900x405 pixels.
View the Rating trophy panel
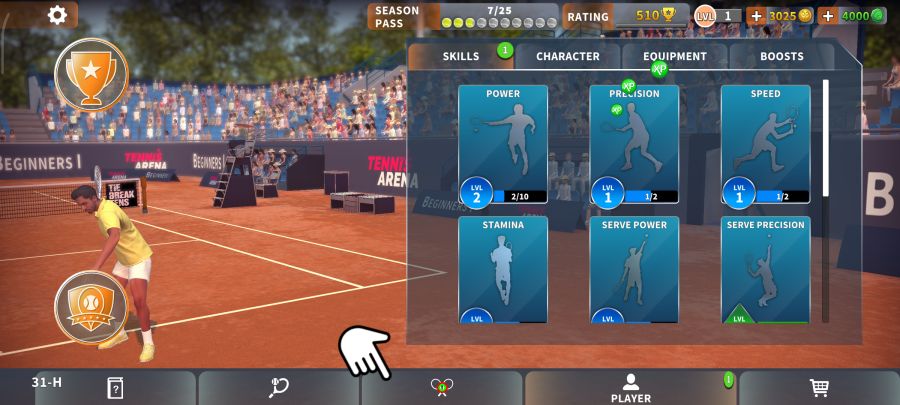click(624, 16)
